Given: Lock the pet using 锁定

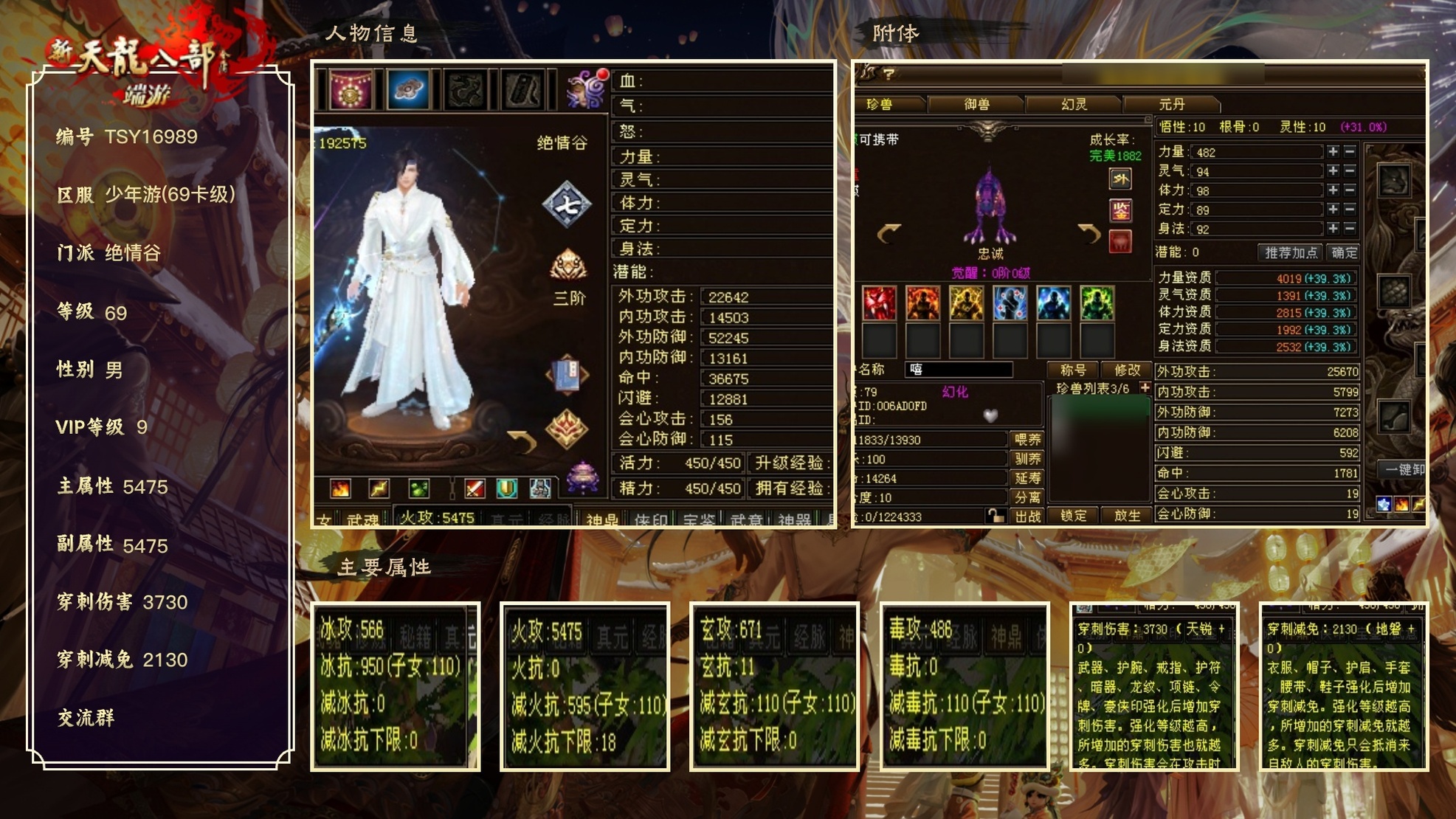Looking at the screenshot, I should click(1073, 516).
